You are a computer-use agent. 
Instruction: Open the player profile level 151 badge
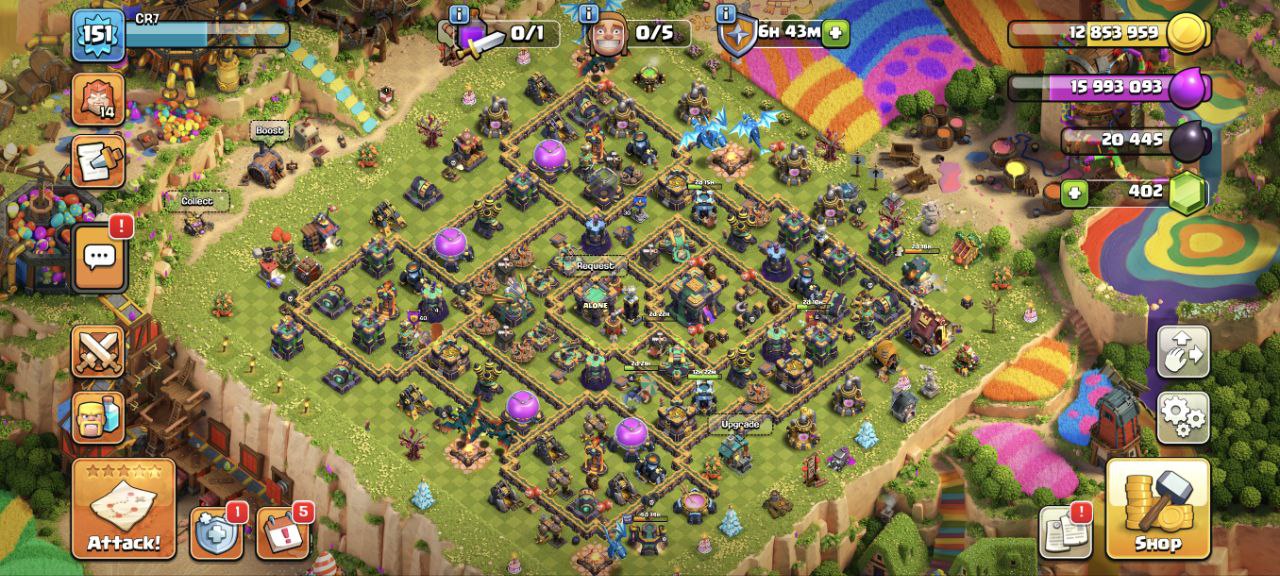click(98, 36)
